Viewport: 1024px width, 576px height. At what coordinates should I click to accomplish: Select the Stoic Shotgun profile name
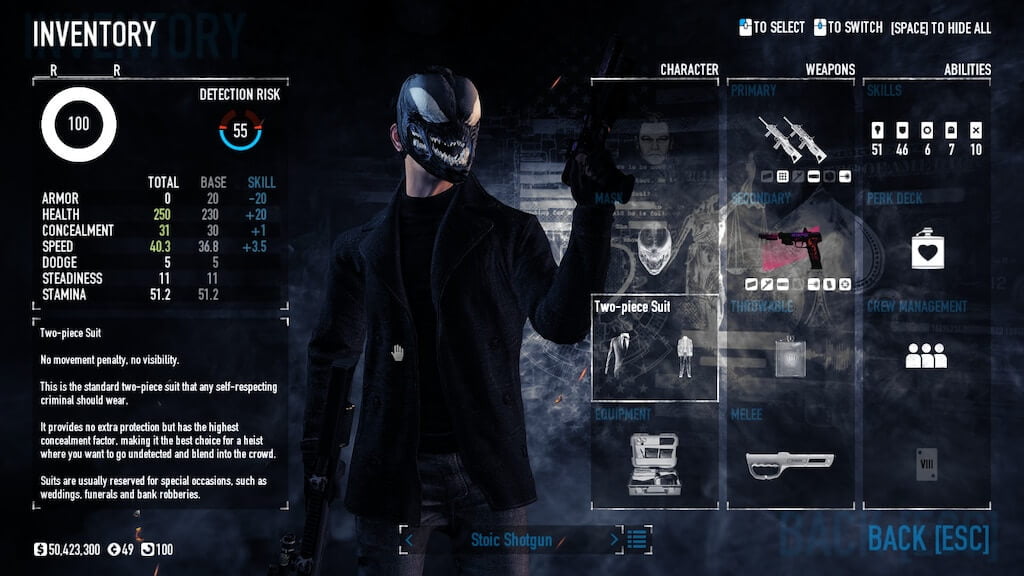510,540
